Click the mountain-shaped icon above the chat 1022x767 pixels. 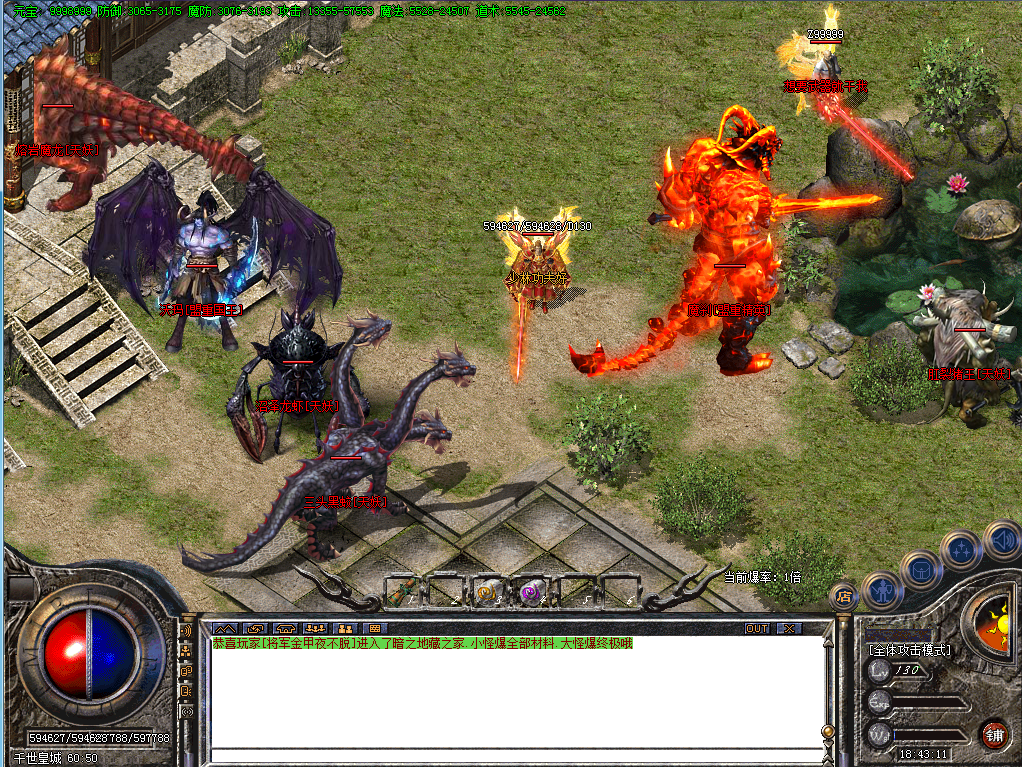coord(224,628)
